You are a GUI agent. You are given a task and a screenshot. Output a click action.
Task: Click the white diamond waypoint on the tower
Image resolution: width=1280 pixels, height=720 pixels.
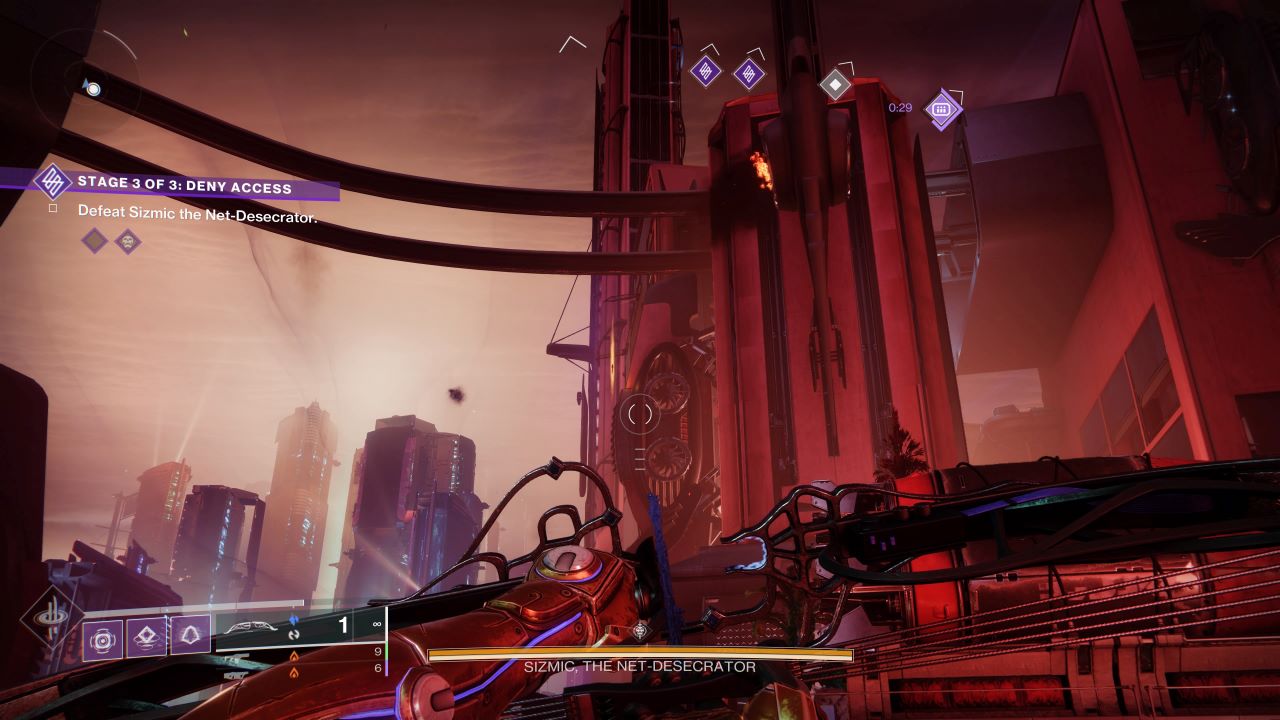coord(835,86)
